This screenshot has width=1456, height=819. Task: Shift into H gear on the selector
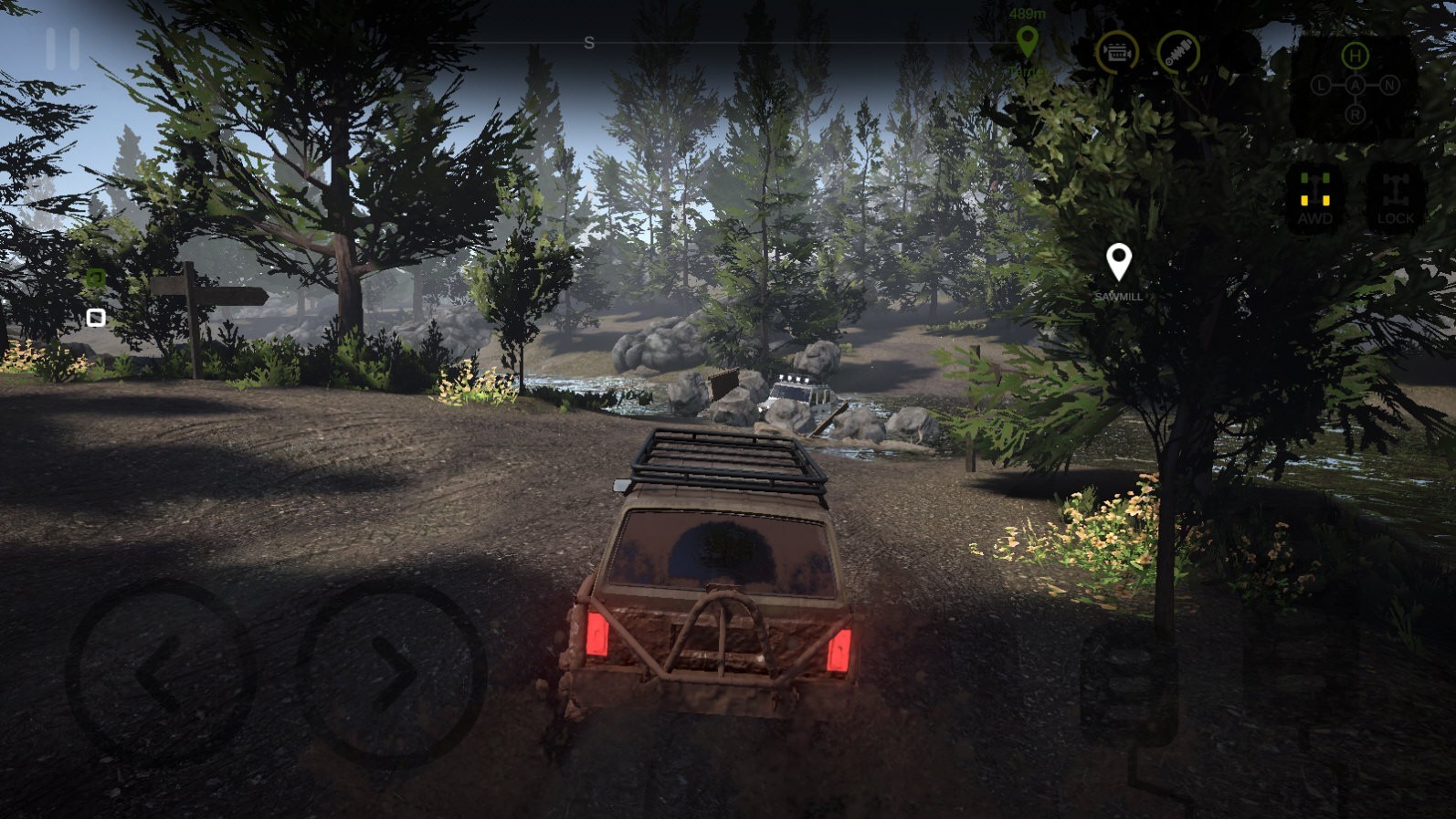[1355, 57]
